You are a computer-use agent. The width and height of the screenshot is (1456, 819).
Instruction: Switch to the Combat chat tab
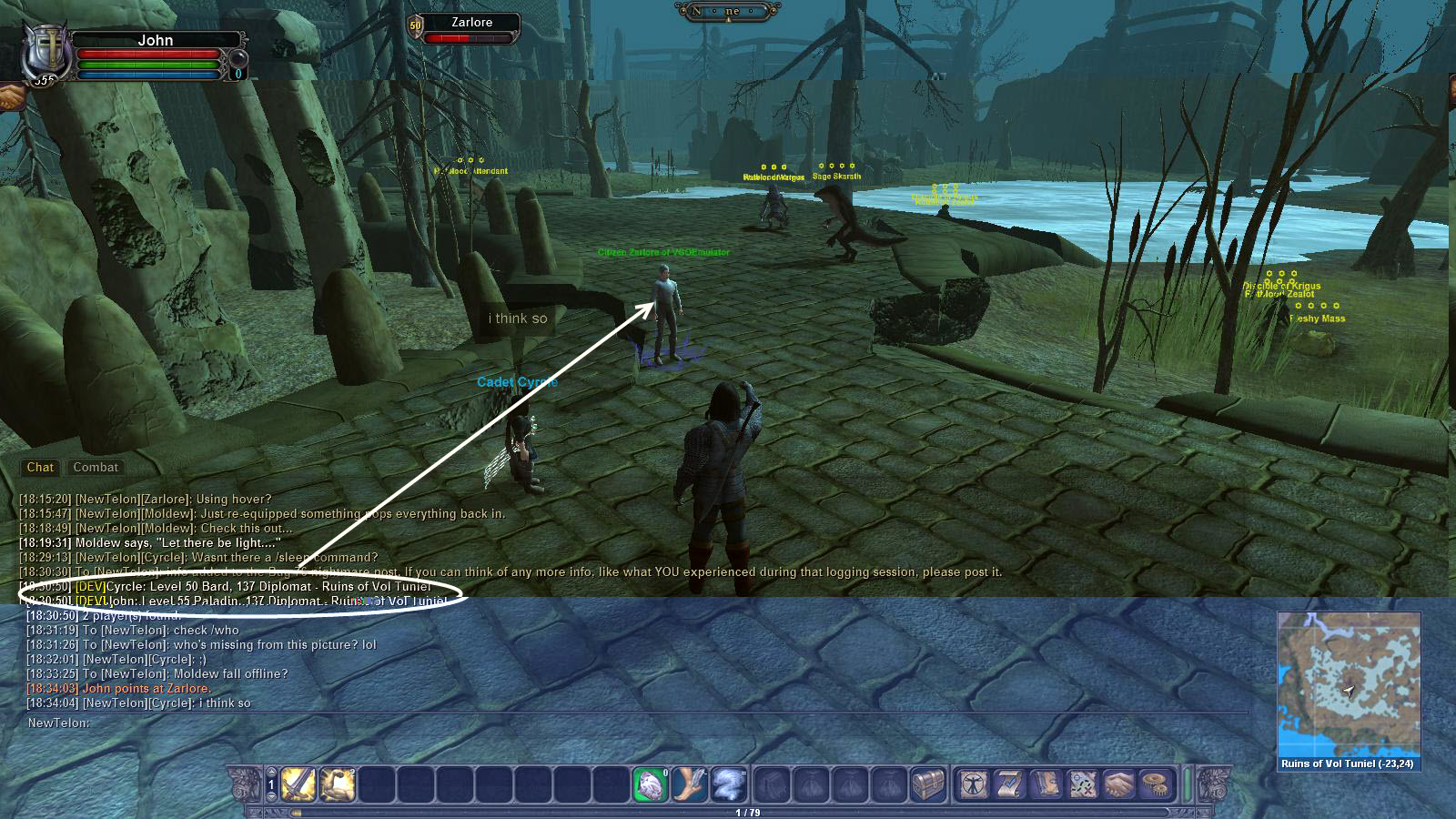pos(96,467)
